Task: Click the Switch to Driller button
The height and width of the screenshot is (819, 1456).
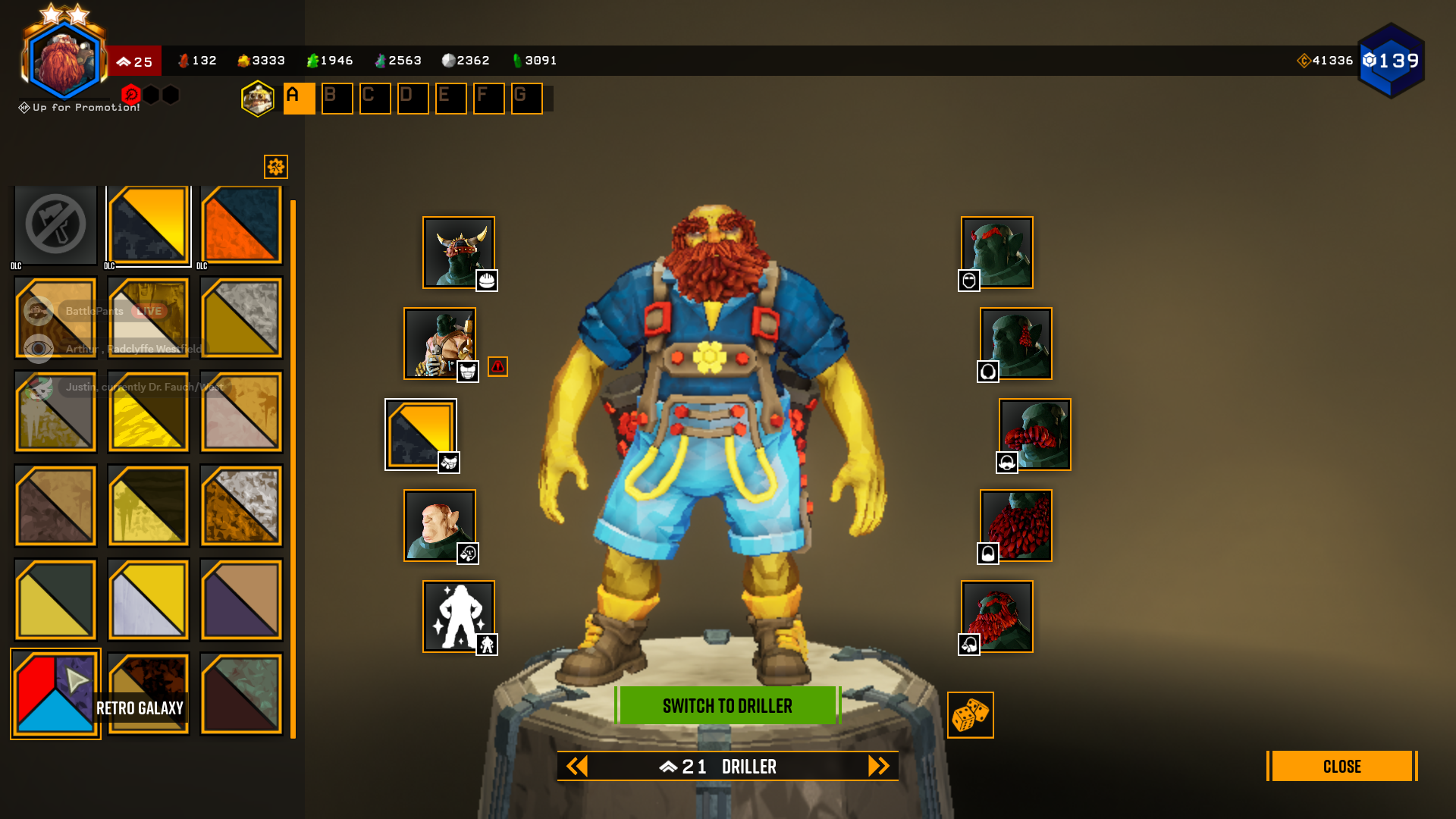Action: 727,705
